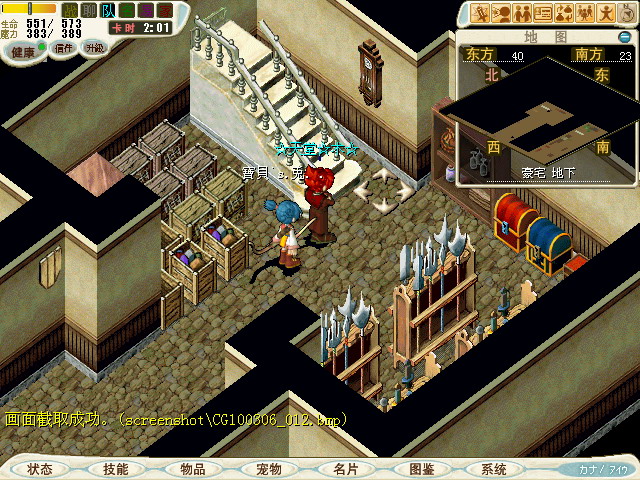Open the 技能 skills menu
This screenshot has height=480, width=640.
tap(116, 469)
